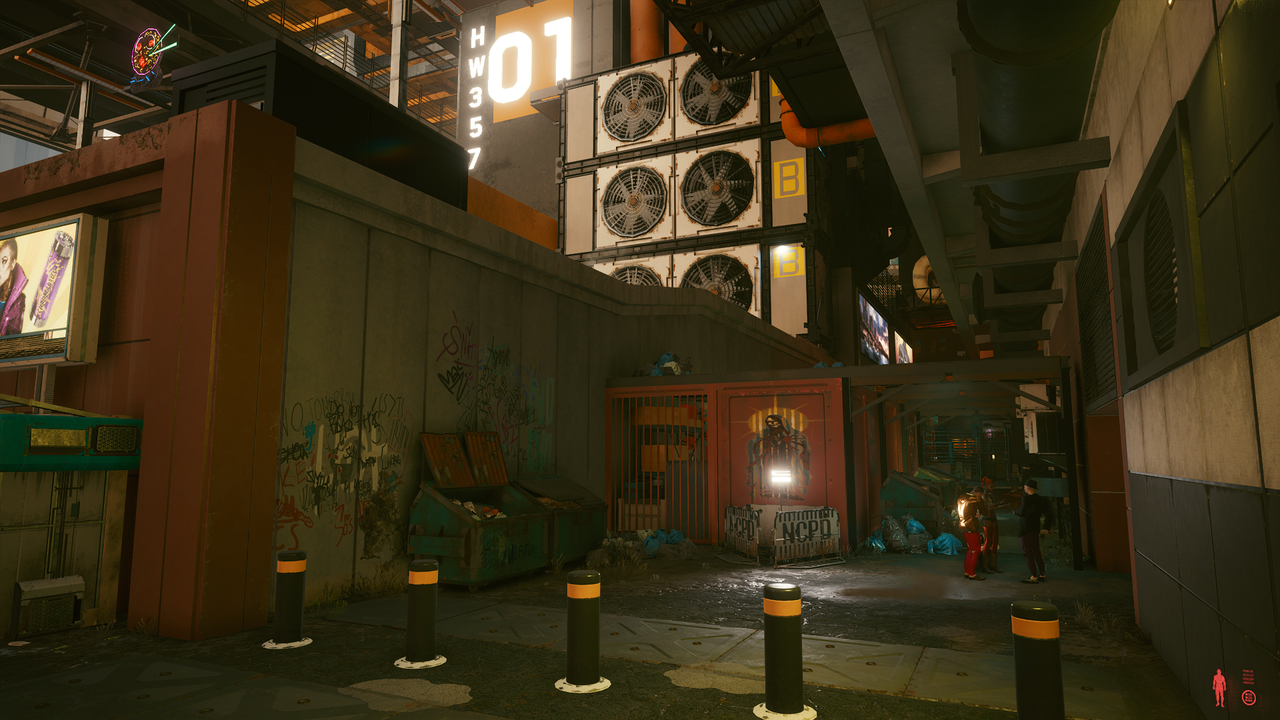Click the red body silhouette HUD icon

click(1219, 687)
